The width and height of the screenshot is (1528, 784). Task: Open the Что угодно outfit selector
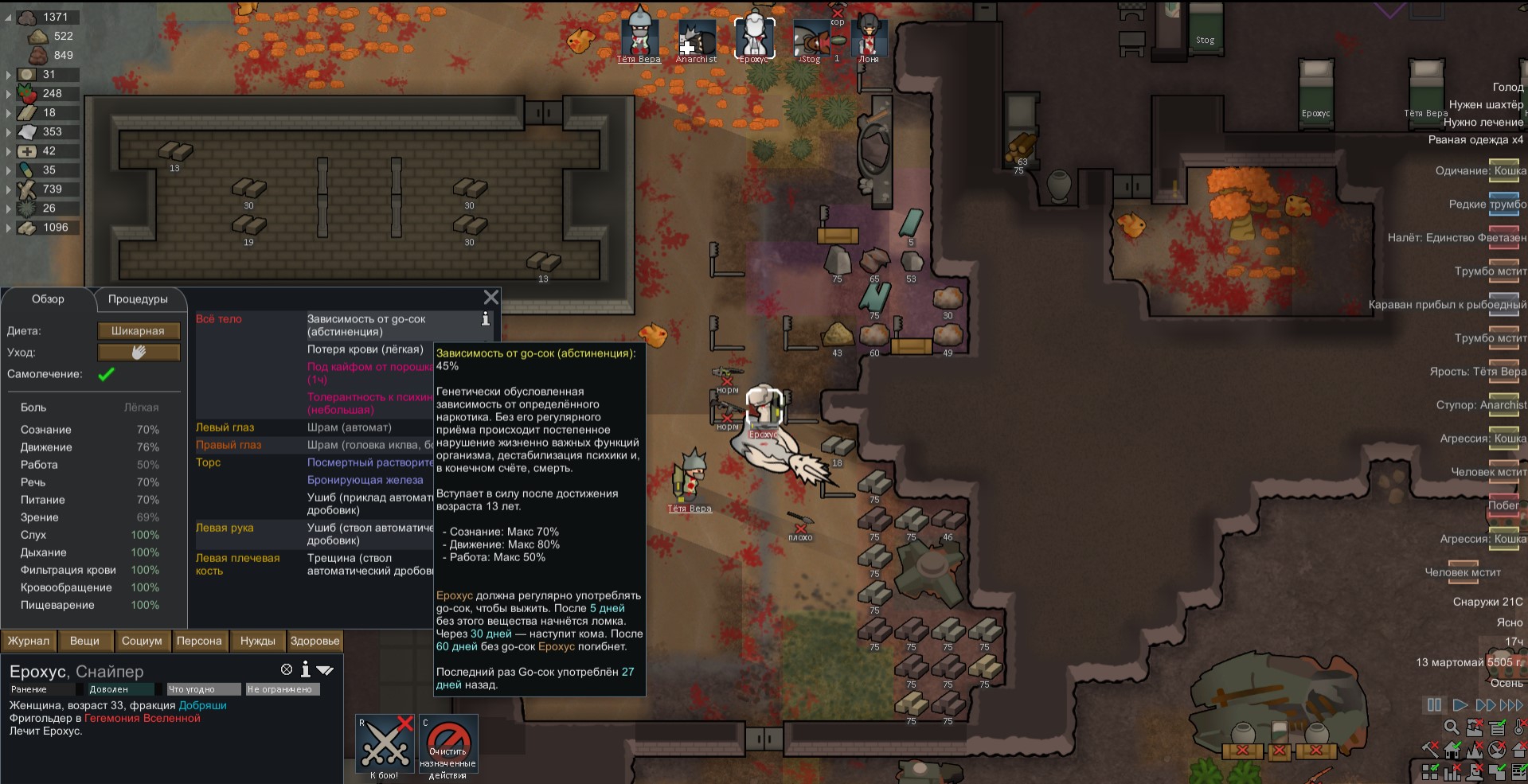[x=203, y=689]
